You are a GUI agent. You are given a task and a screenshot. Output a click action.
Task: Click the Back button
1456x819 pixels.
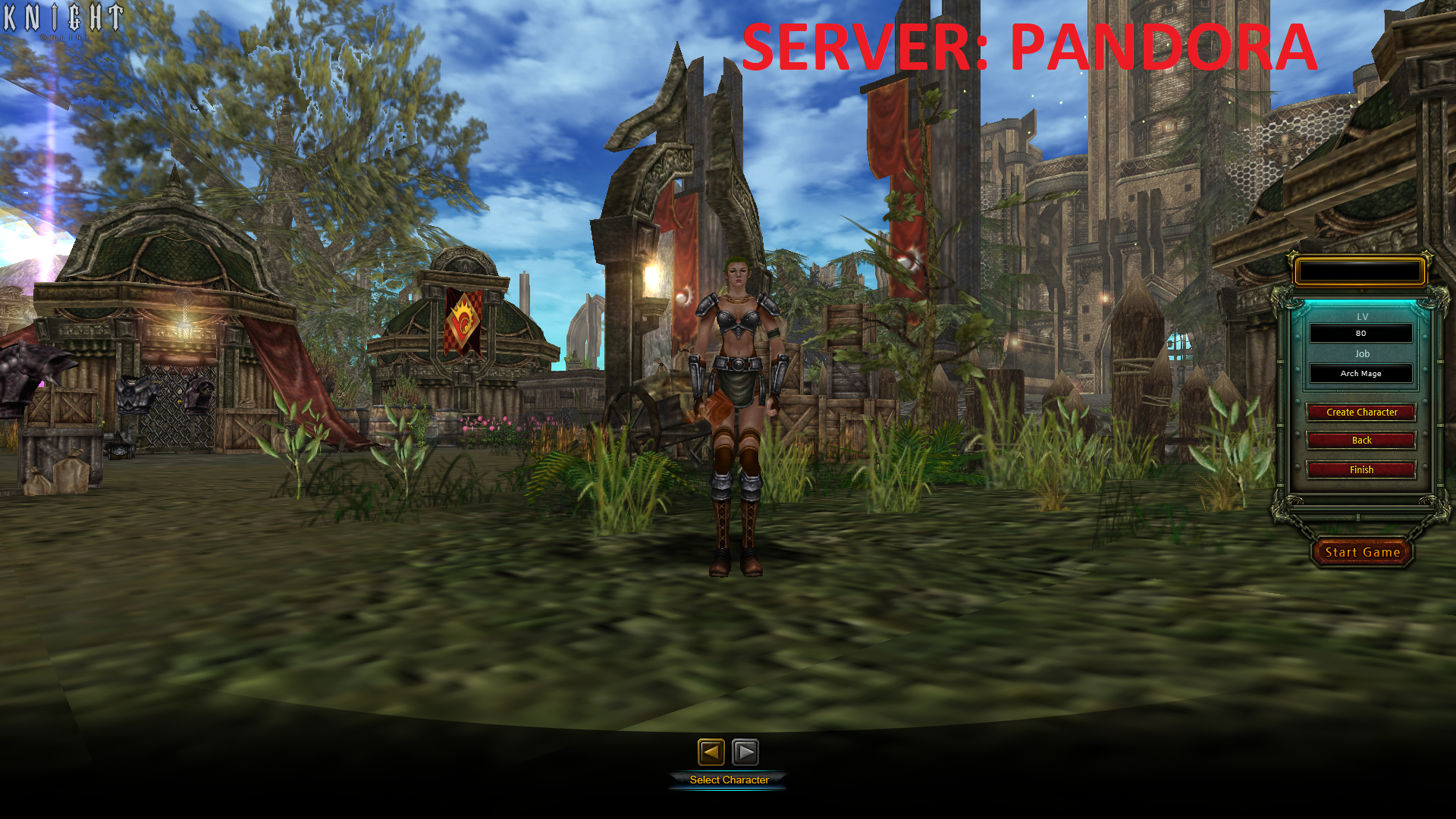point(1360,441)
